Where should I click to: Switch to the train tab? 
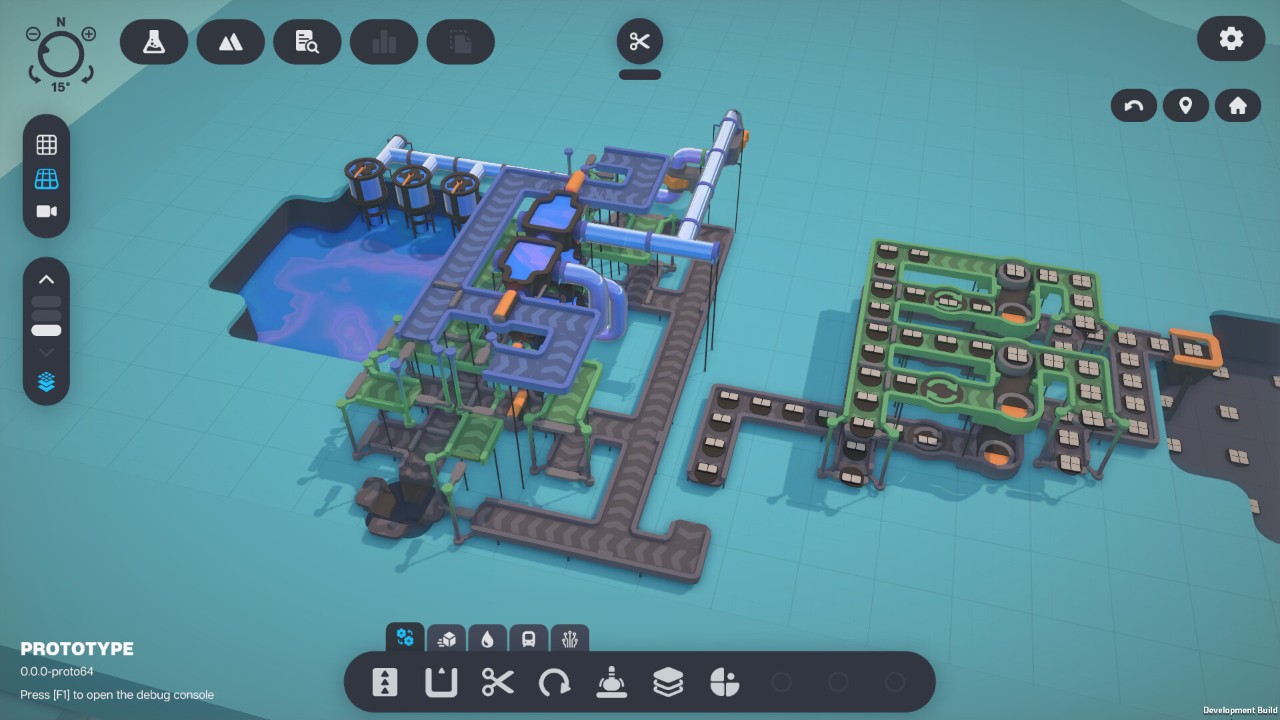(528, 639)
